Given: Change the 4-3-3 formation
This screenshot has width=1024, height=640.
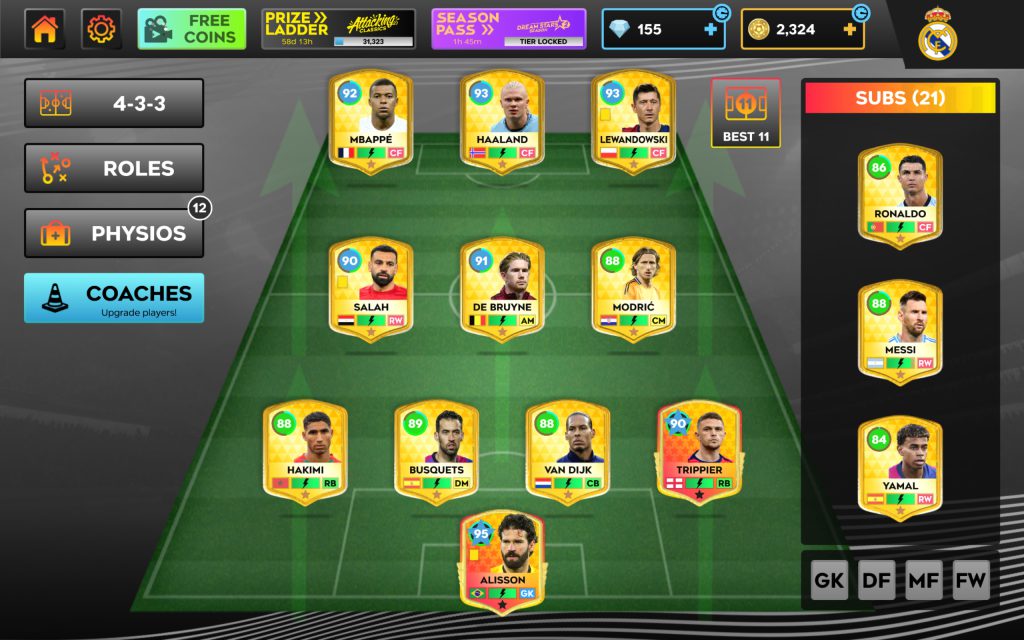Looking at the screenshot, I should (x=114, y=104).
